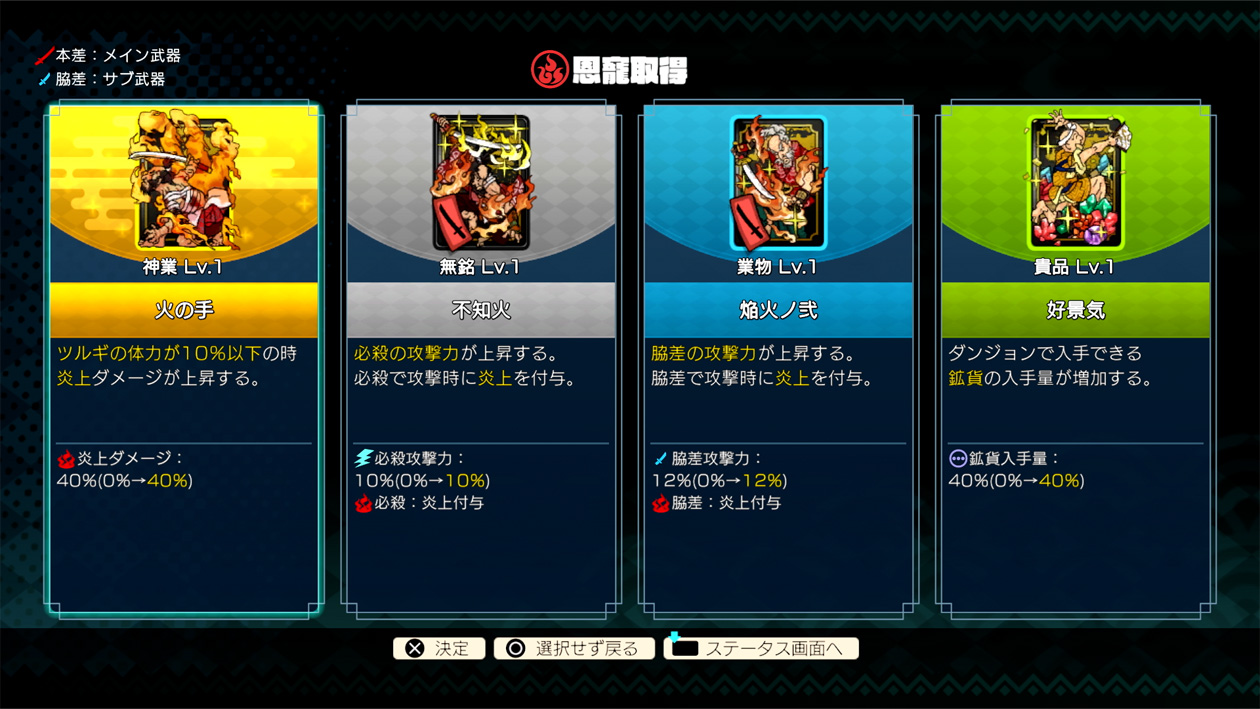Choose the 不知火 blessing card

(481, 360)
